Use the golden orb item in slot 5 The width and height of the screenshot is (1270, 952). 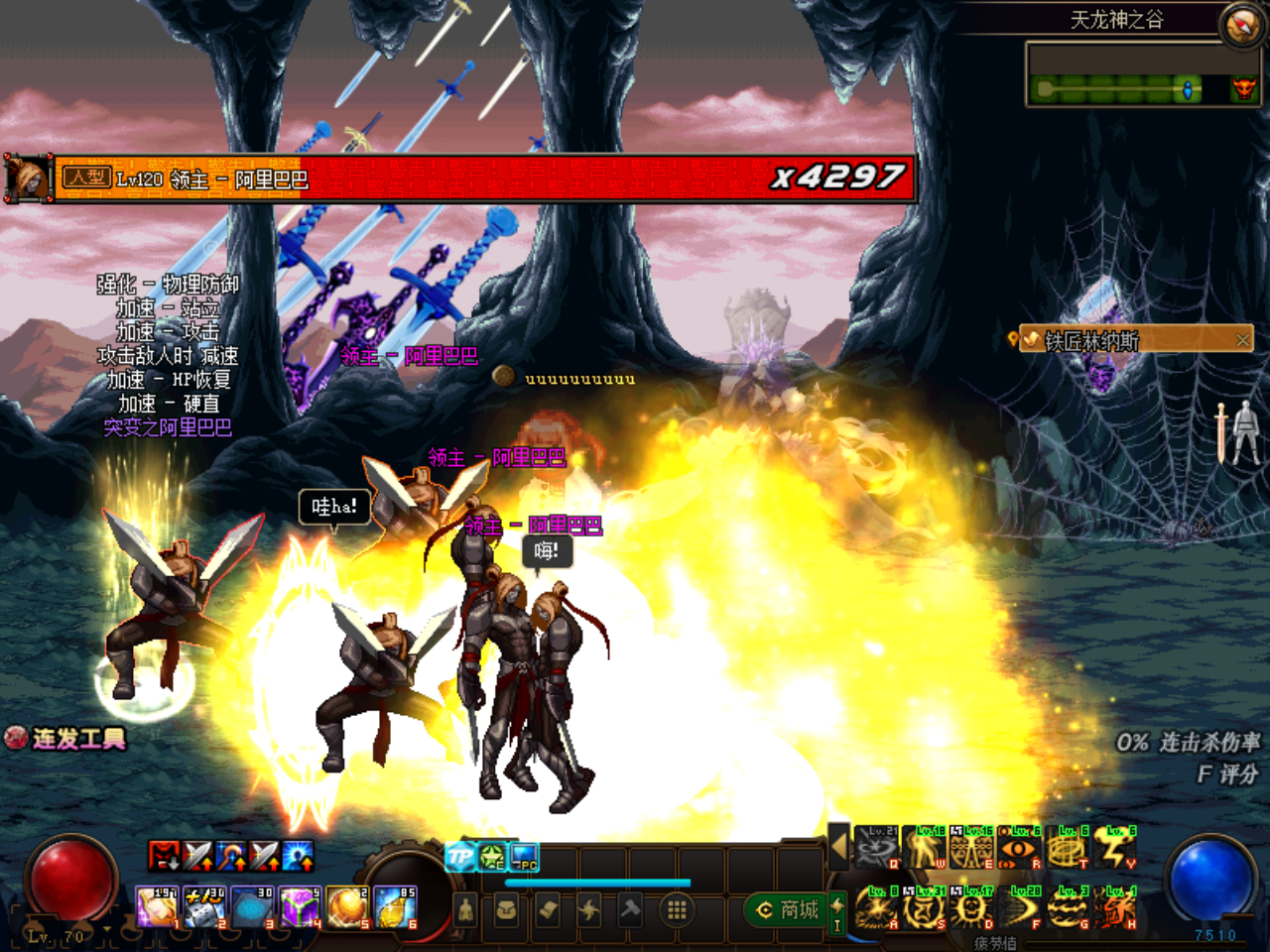pos(347,907)
